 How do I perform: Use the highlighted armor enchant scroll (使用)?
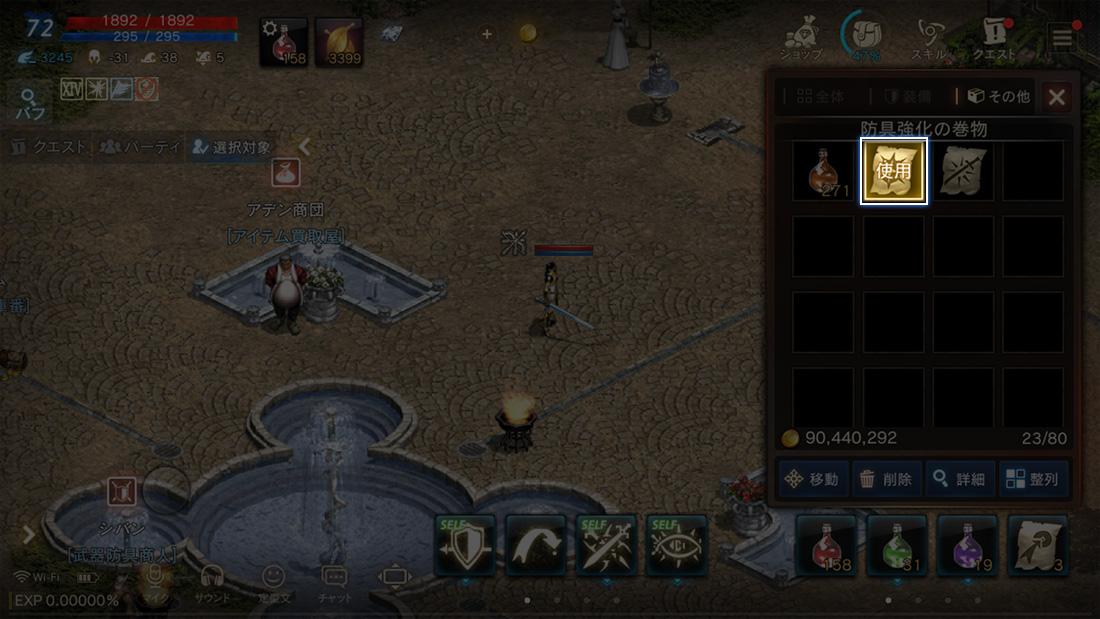pos(894,171)
